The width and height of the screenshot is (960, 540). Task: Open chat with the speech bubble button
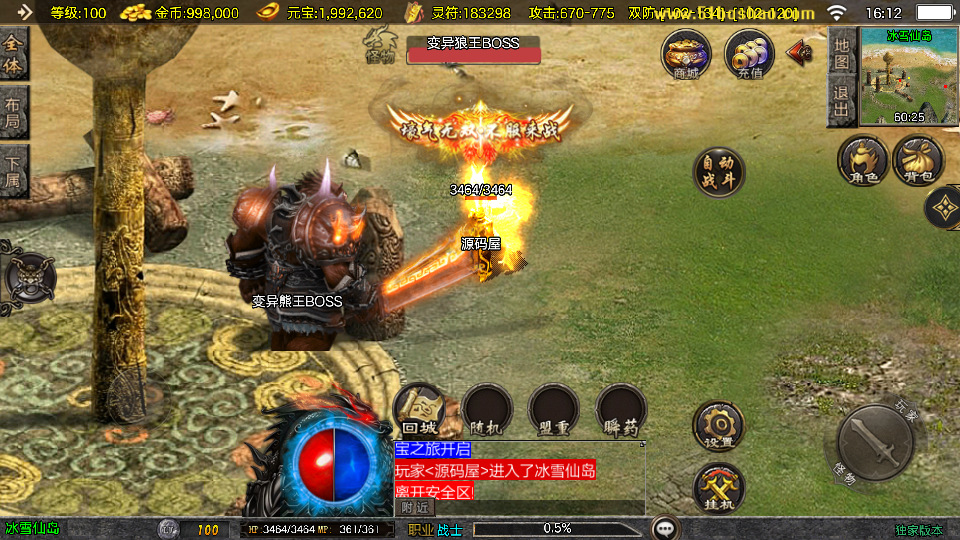[664, 528]
